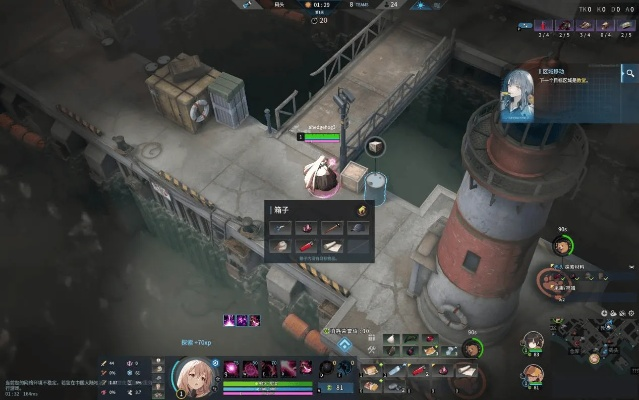639x400 pixels.
Task: Select the dark-haired teammate portrait
Action: (x=533, y=343)
